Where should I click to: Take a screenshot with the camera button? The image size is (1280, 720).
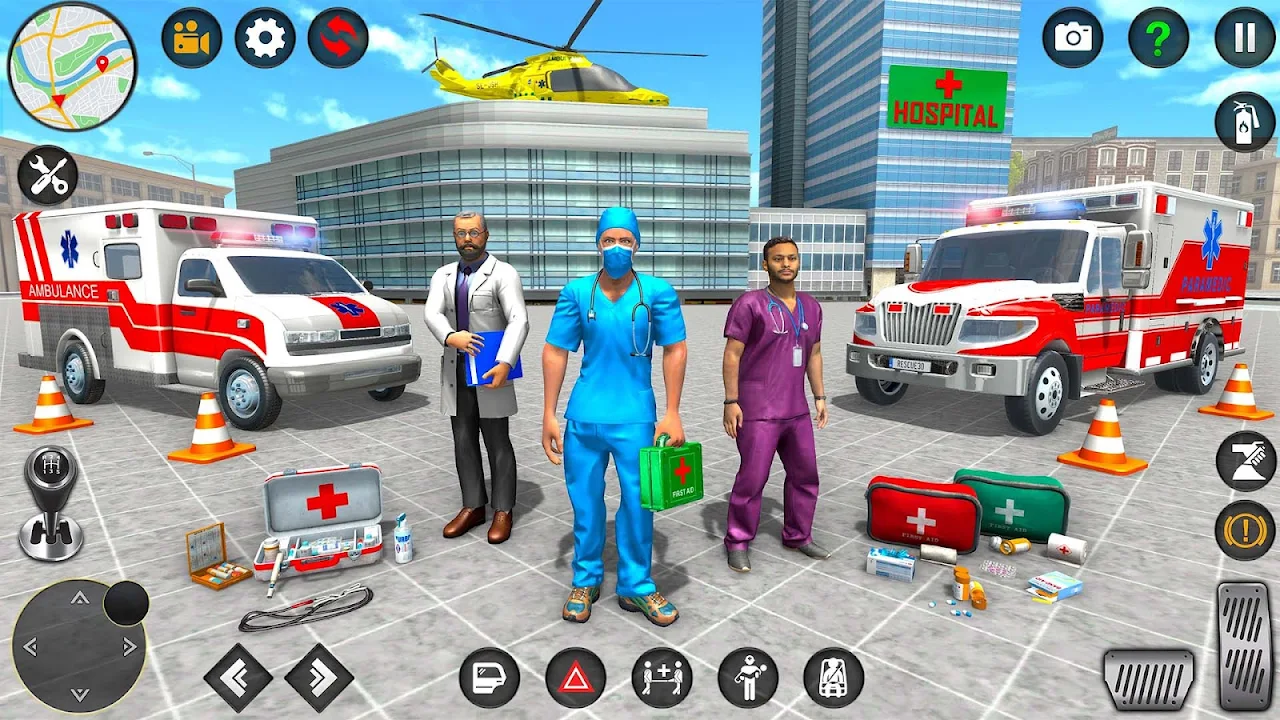tap(1073, 38)
